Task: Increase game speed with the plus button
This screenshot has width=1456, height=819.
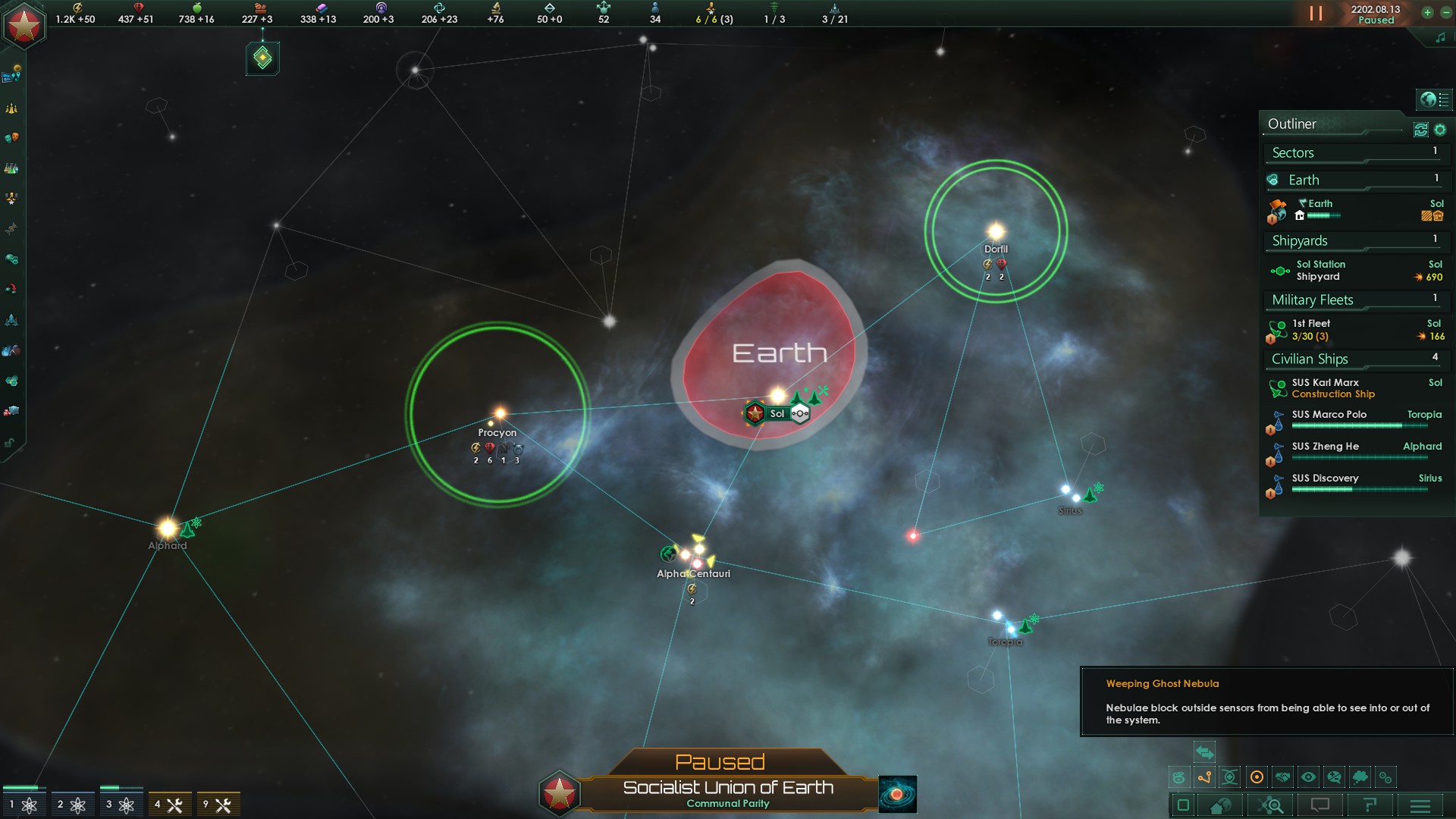Action: [x=1427, y=13]
